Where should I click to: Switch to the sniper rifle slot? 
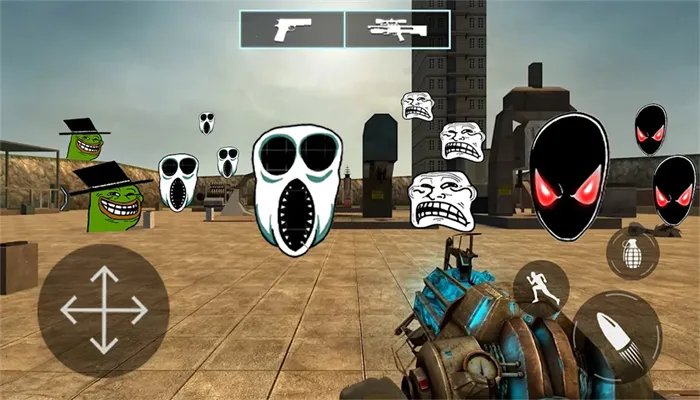tap(397, 29)
